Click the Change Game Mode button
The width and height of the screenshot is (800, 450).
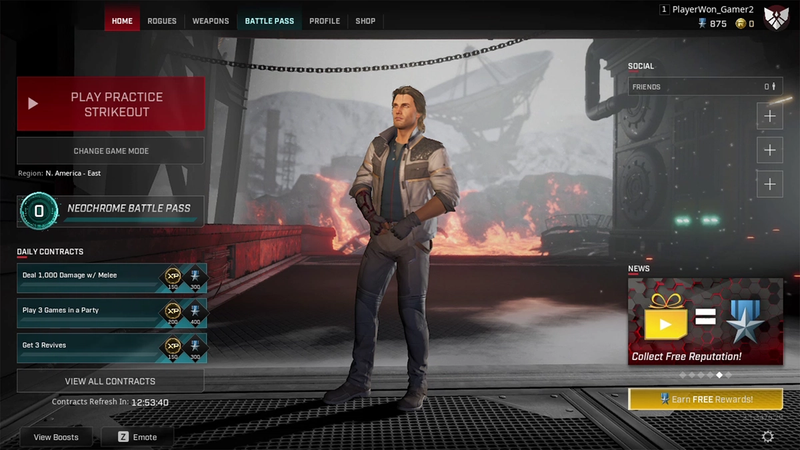click(111, 151)
